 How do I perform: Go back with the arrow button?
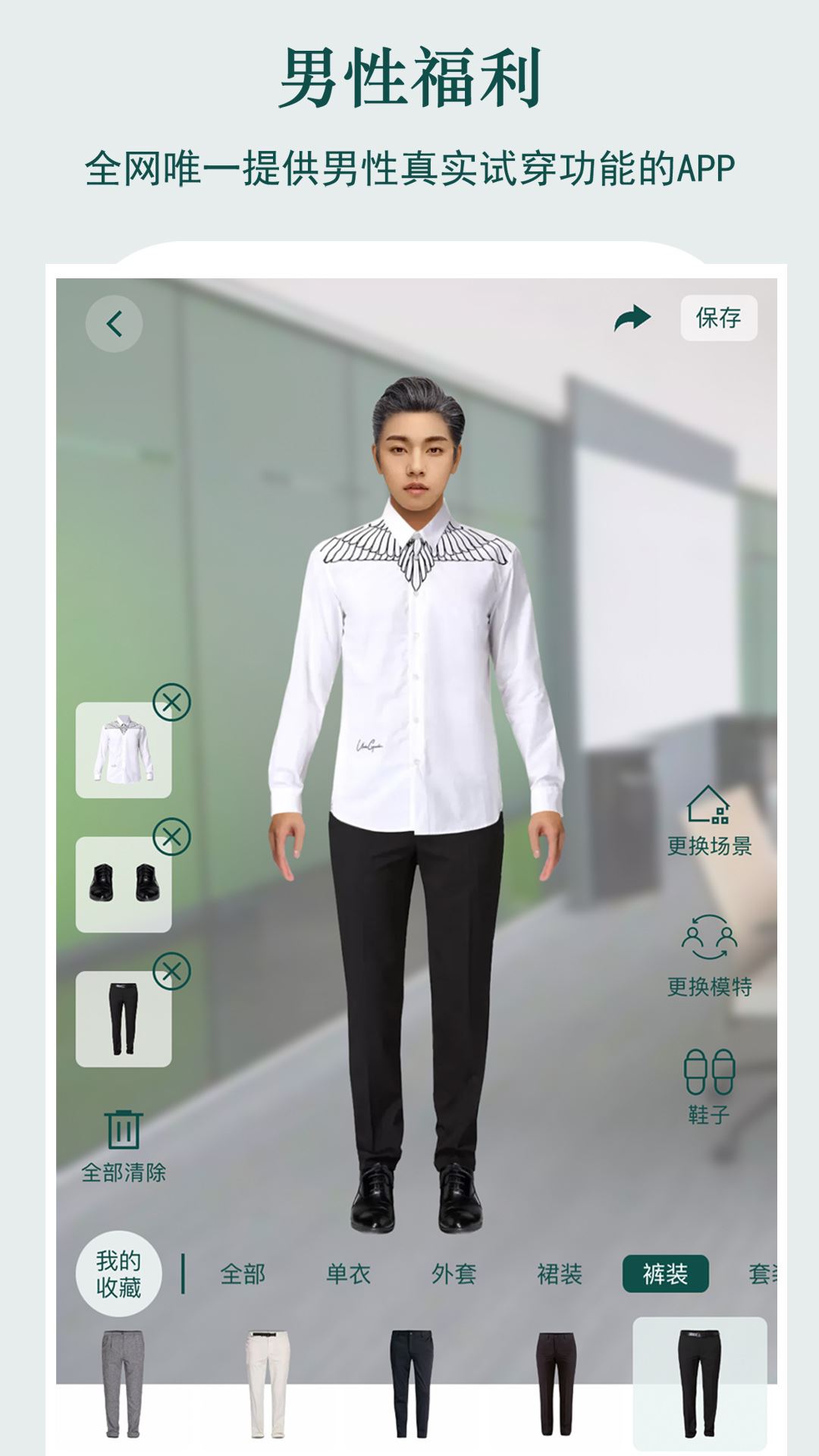pyautogui.click(x=114, y=324)
